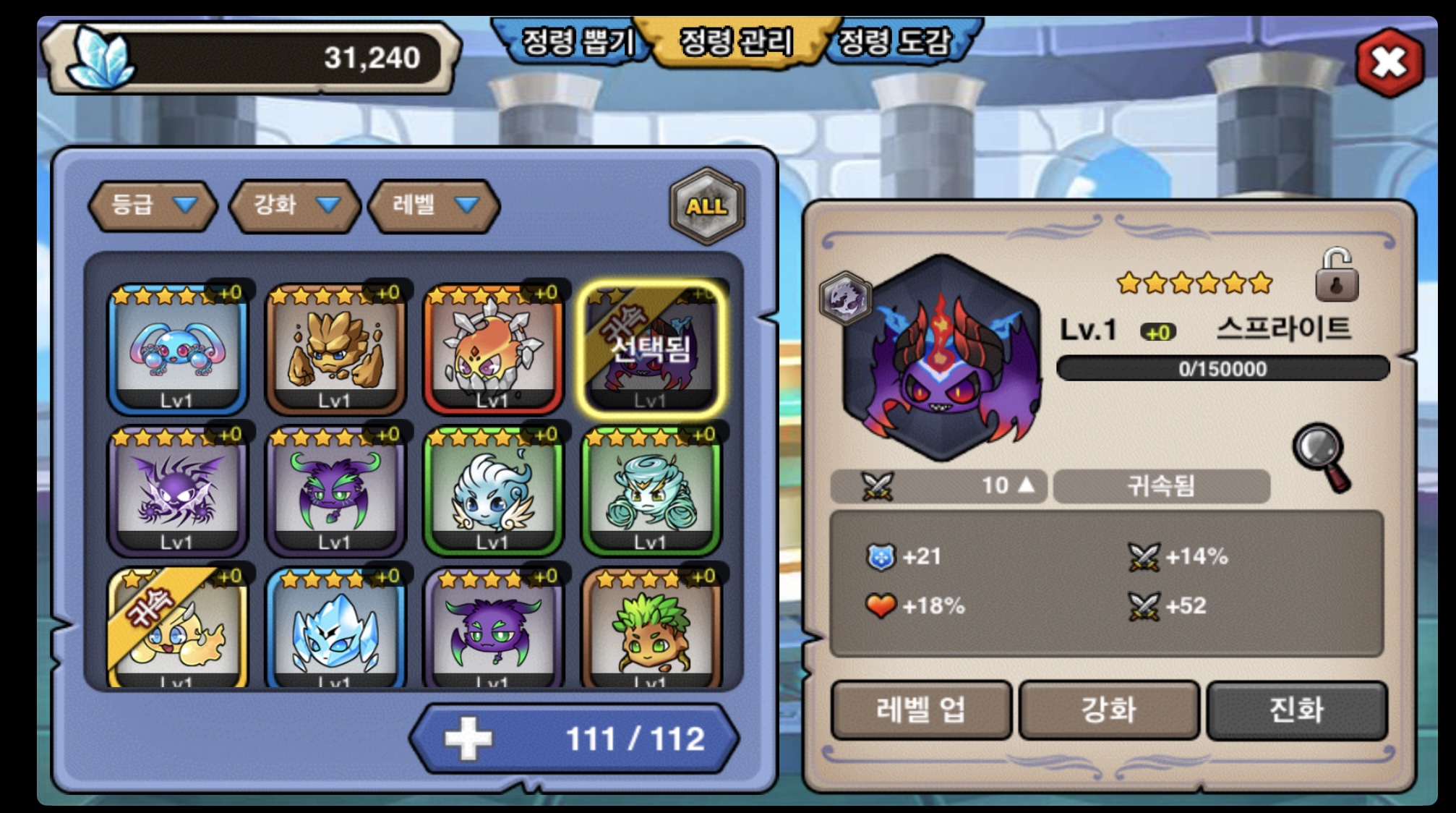Viewport: 1456px width, 813px height.
Task: Click the ALL filter hexagon button
Action: tap(706, 206)
